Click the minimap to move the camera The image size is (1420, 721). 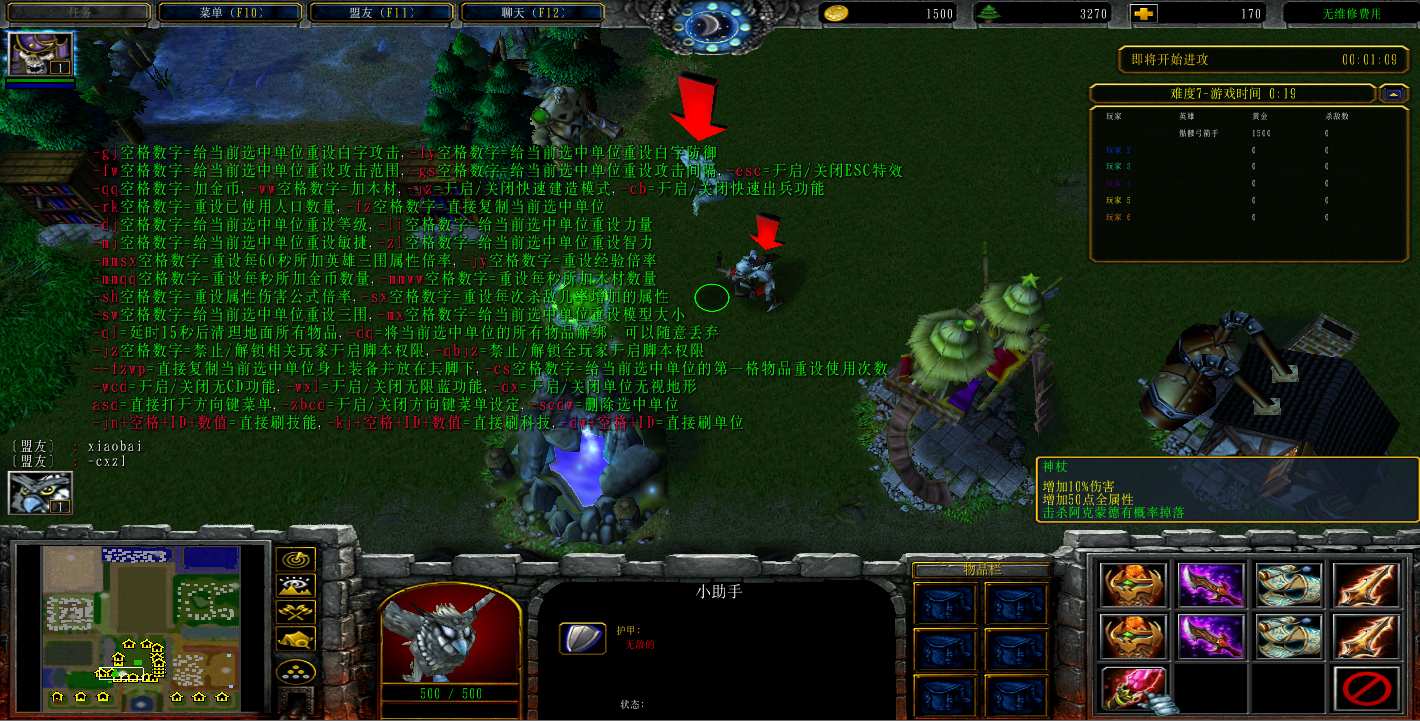(x=141, y=625)
